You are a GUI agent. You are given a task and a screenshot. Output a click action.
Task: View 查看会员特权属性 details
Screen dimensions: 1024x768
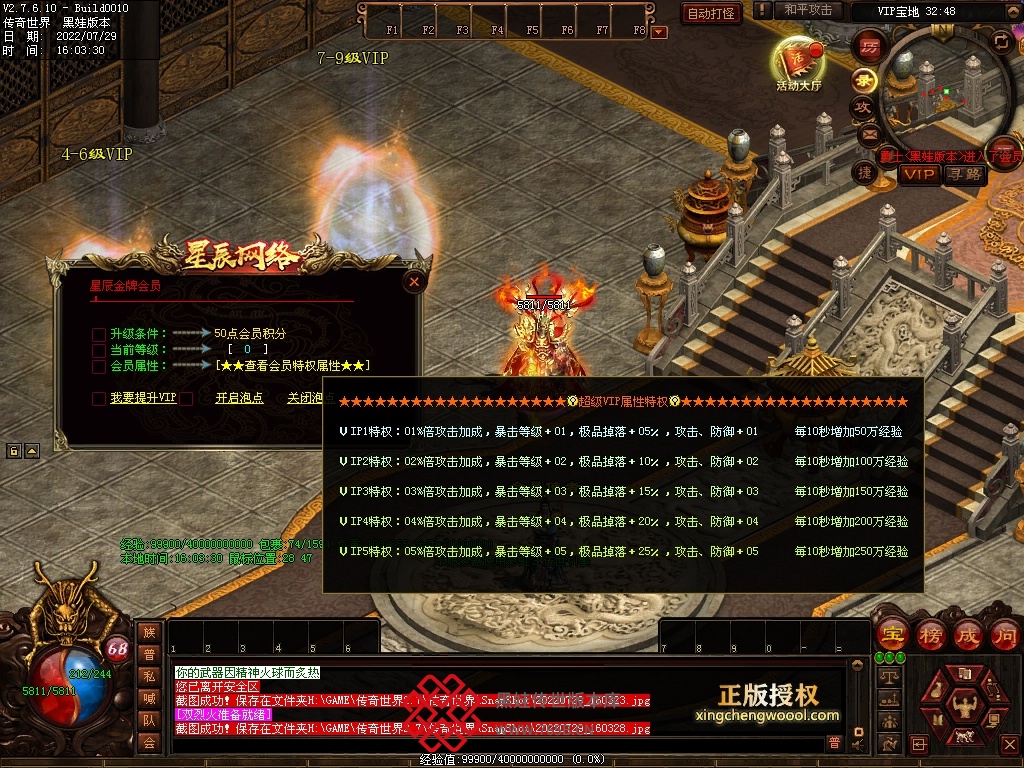293,366
